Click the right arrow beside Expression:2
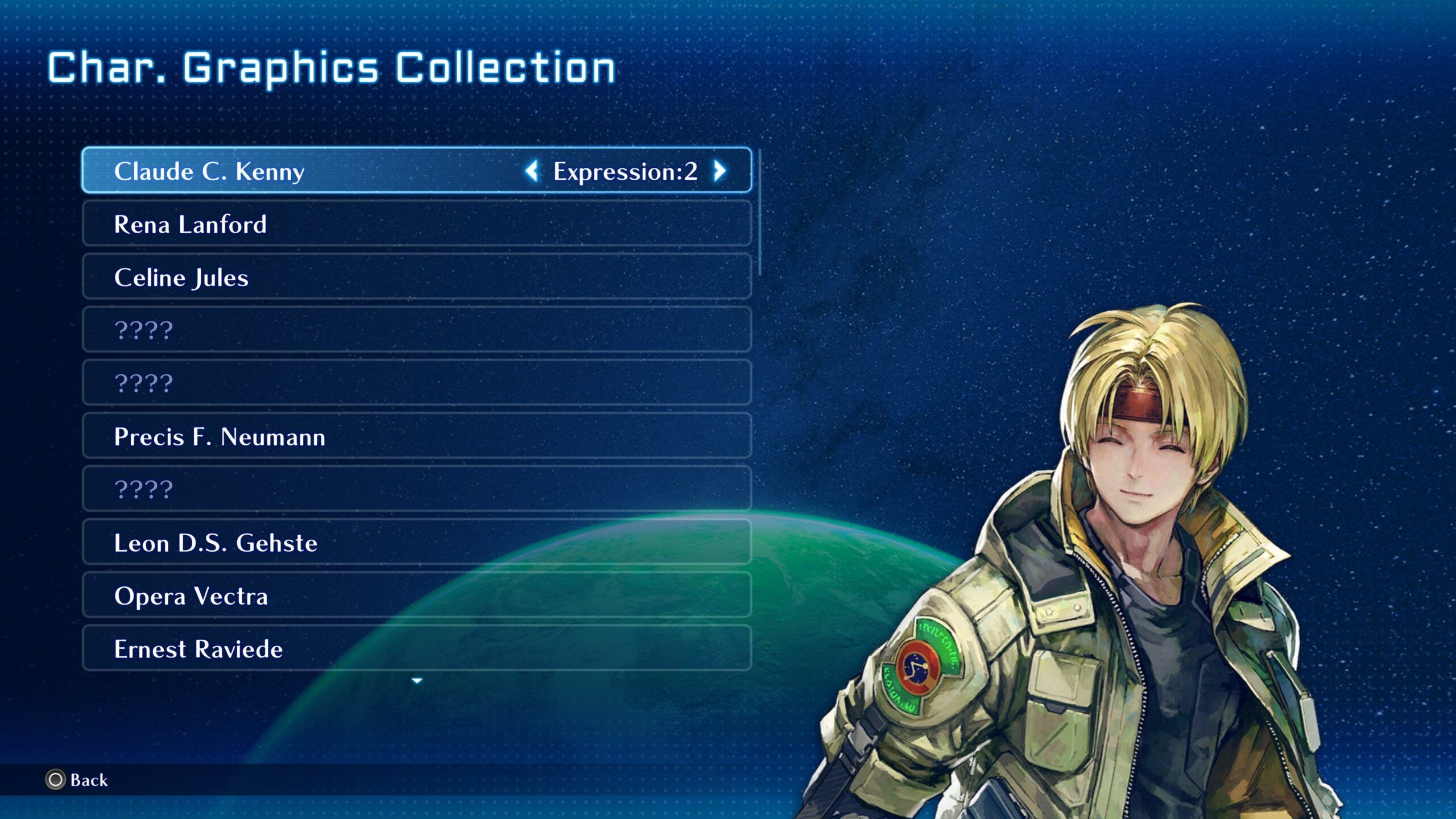1456x819 pixels. pyautogui.click(x=720, y=171)
